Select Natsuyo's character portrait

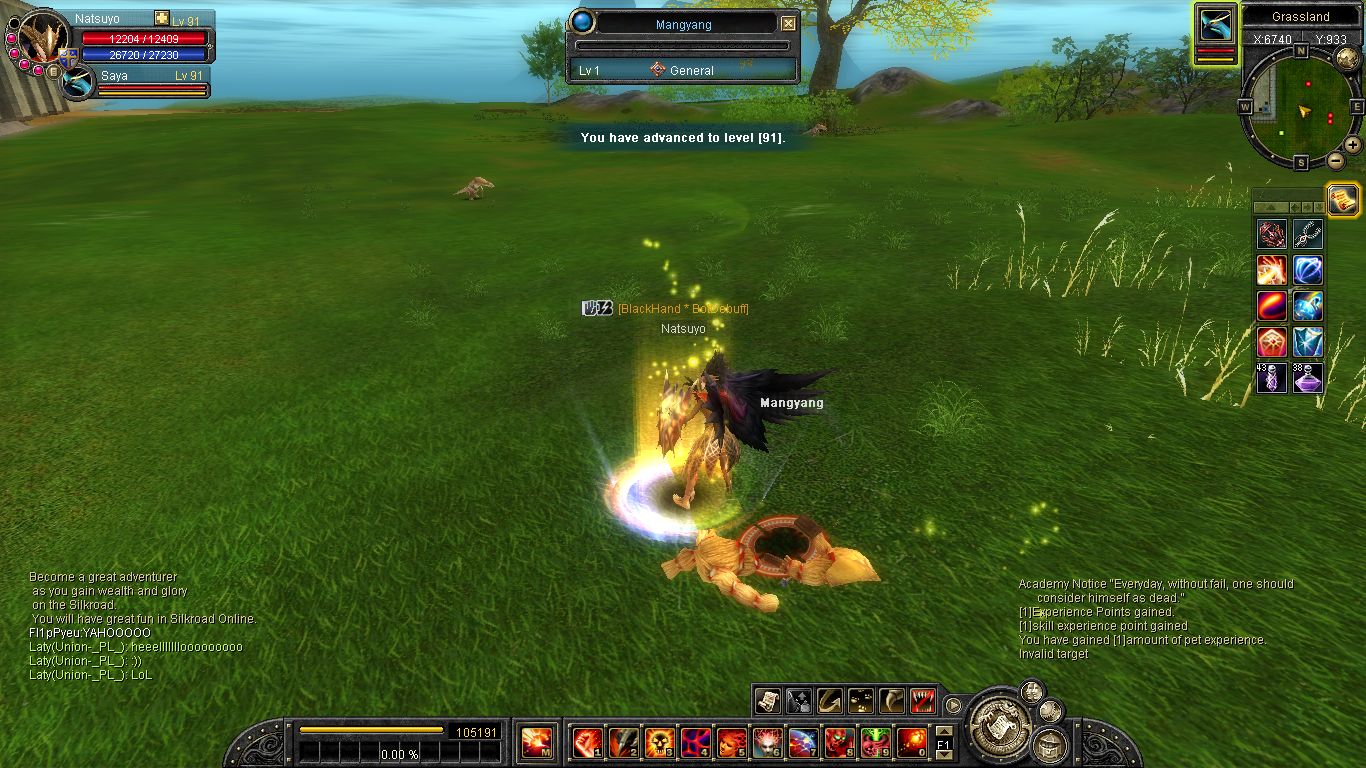pos(41,40)
